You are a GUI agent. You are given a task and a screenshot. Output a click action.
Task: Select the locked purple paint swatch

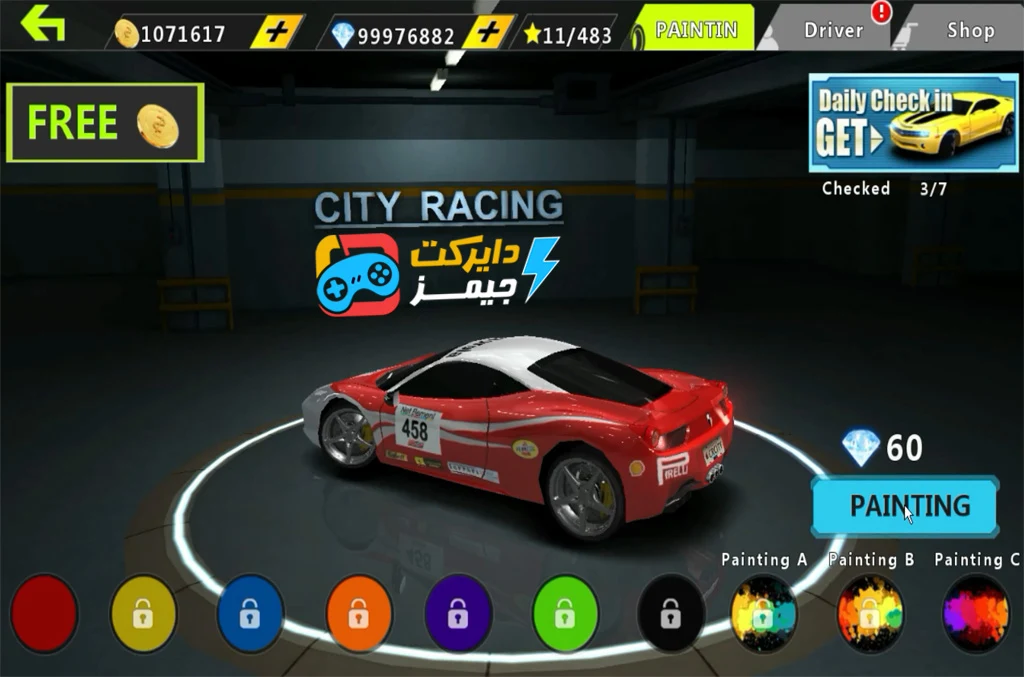(458, 613)
